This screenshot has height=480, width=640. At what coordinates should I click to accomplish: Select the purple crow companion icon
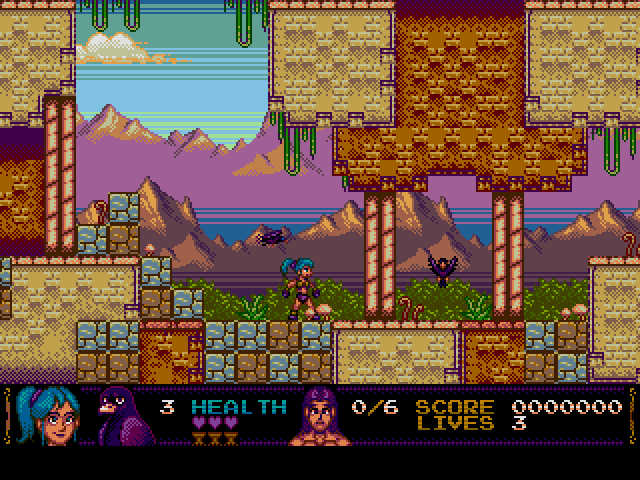(122, 416)
